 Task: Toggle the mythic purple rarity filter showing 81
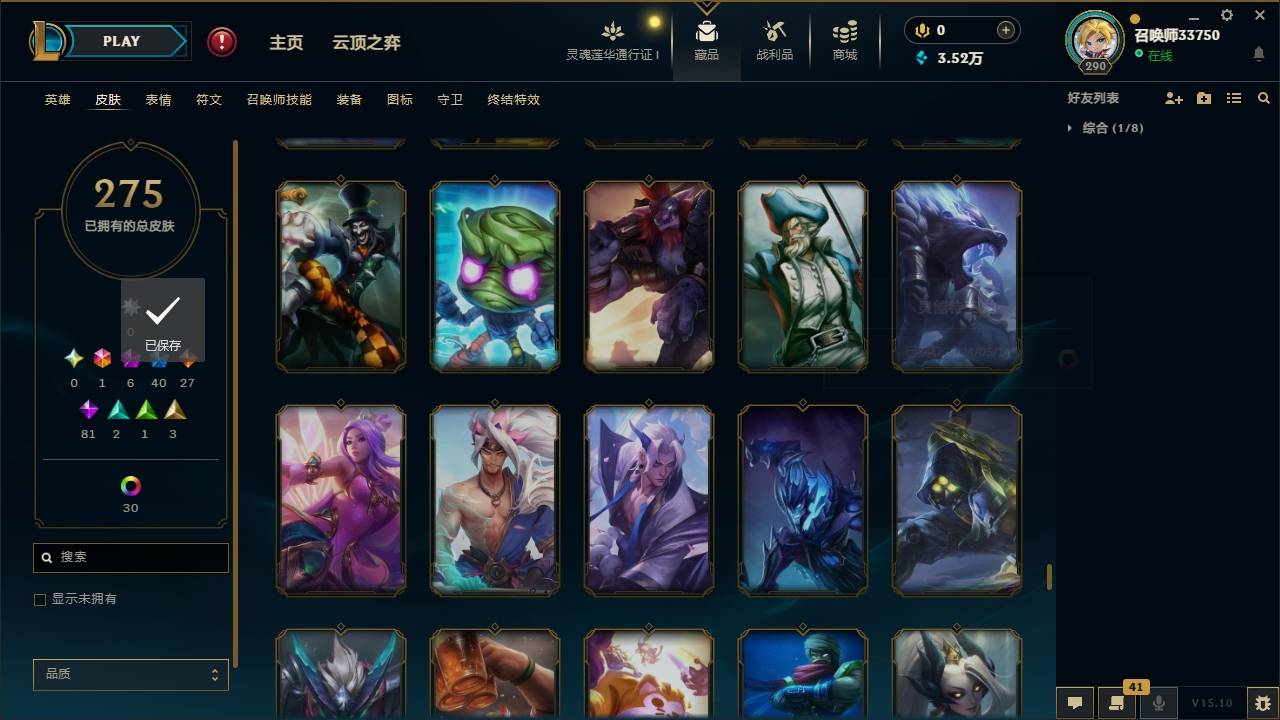click(x=88, y=409)
